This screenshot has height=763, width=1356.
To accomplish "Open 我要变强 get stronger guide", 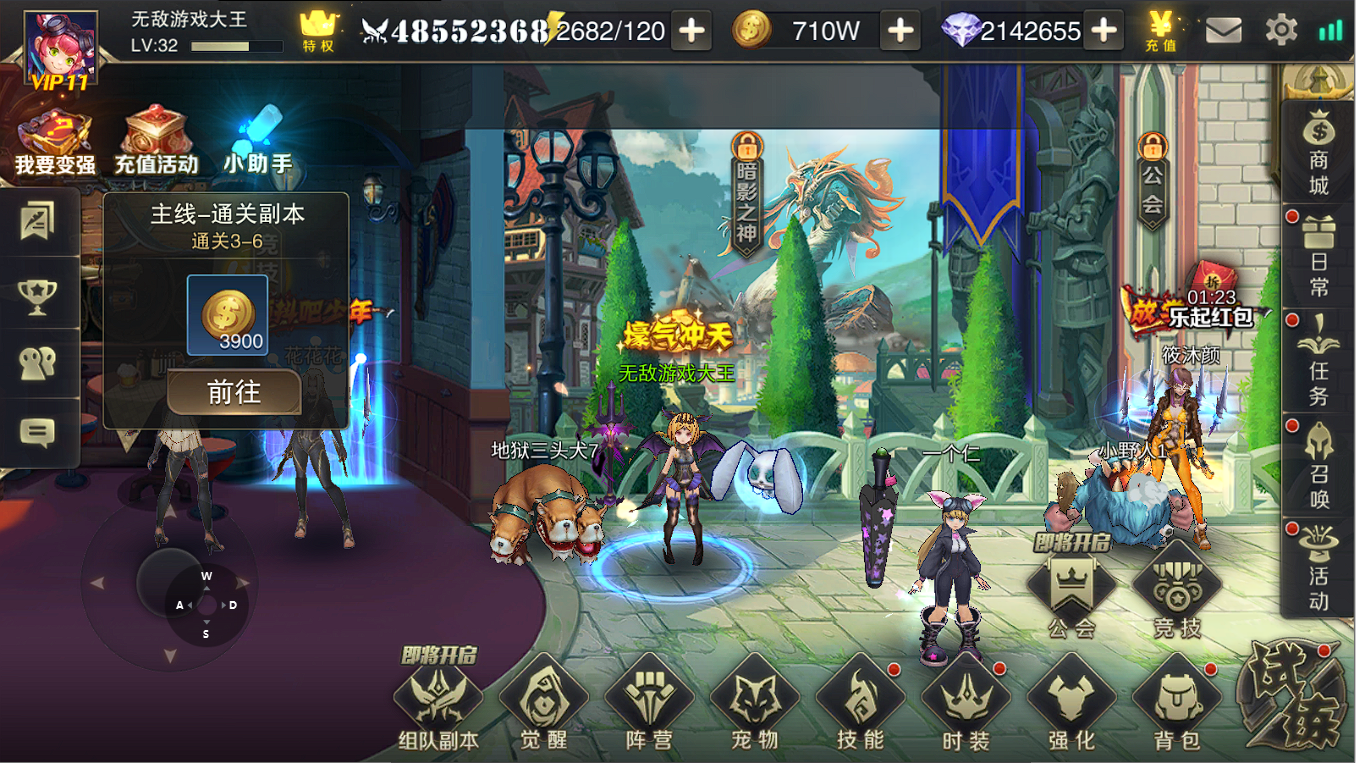I will [x=54, y=142].
